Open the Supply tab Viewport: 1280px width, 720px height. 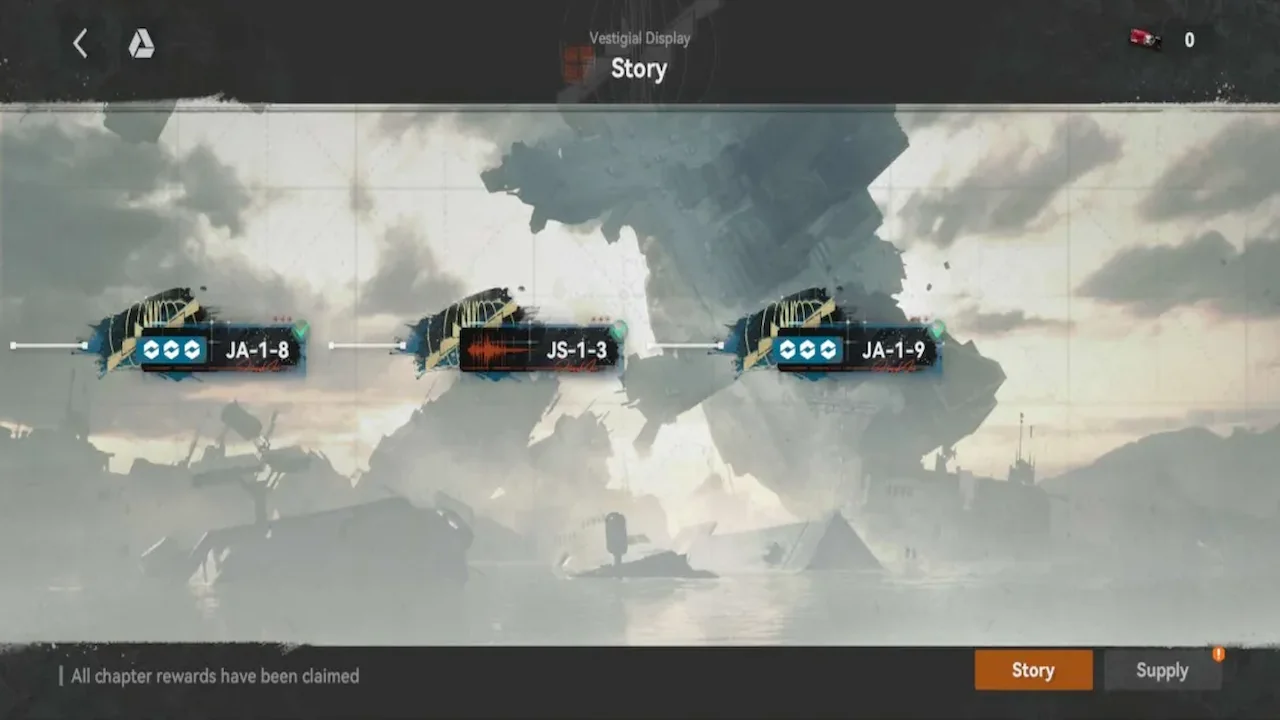(x=1162, y=670)
